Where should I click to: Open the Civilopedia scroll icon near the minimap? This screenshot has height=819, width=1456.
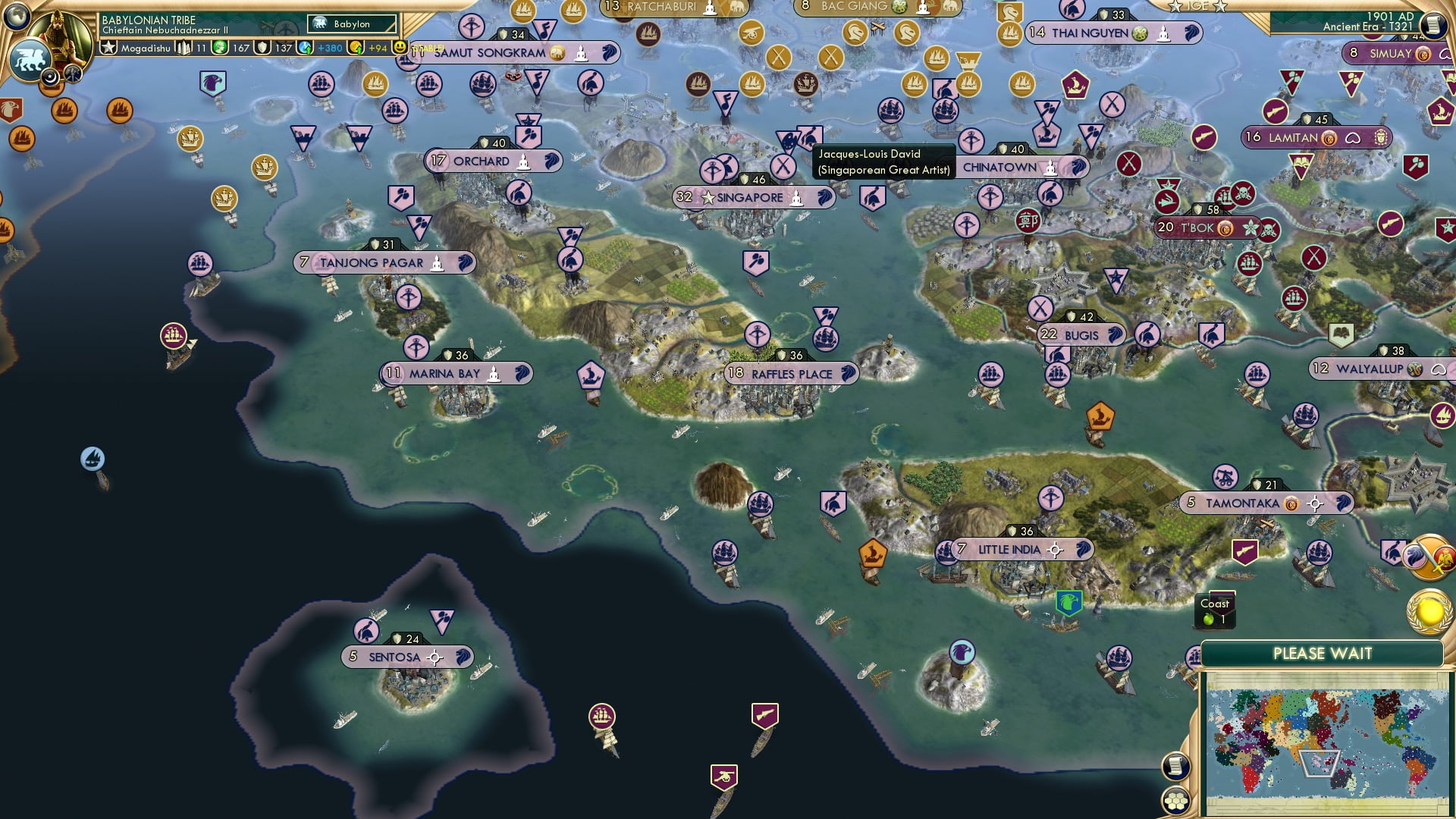[1176, 767]
